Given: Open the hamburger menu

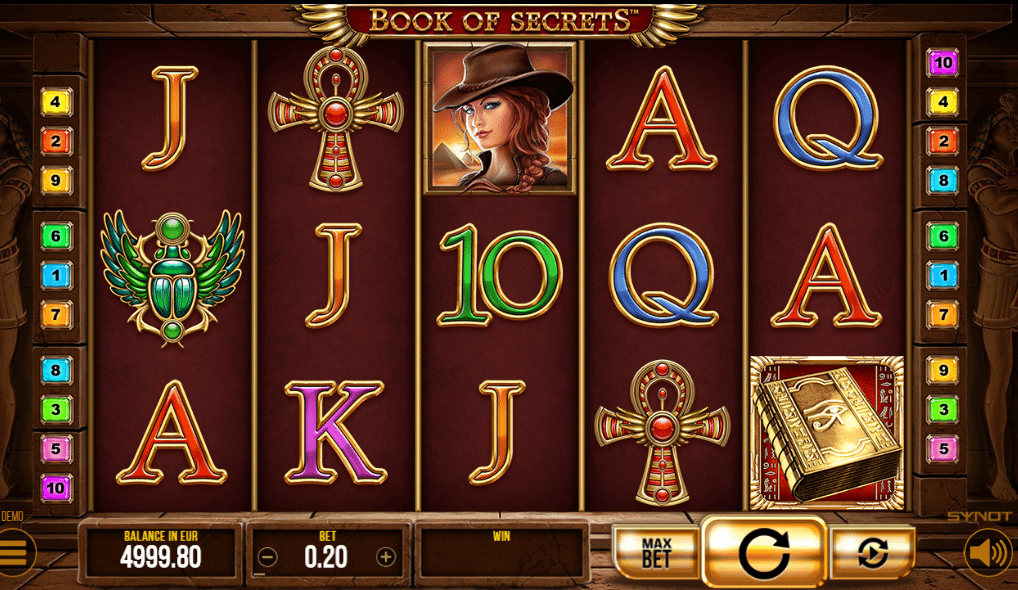Looking at the screenshot, I should (15, 551).
